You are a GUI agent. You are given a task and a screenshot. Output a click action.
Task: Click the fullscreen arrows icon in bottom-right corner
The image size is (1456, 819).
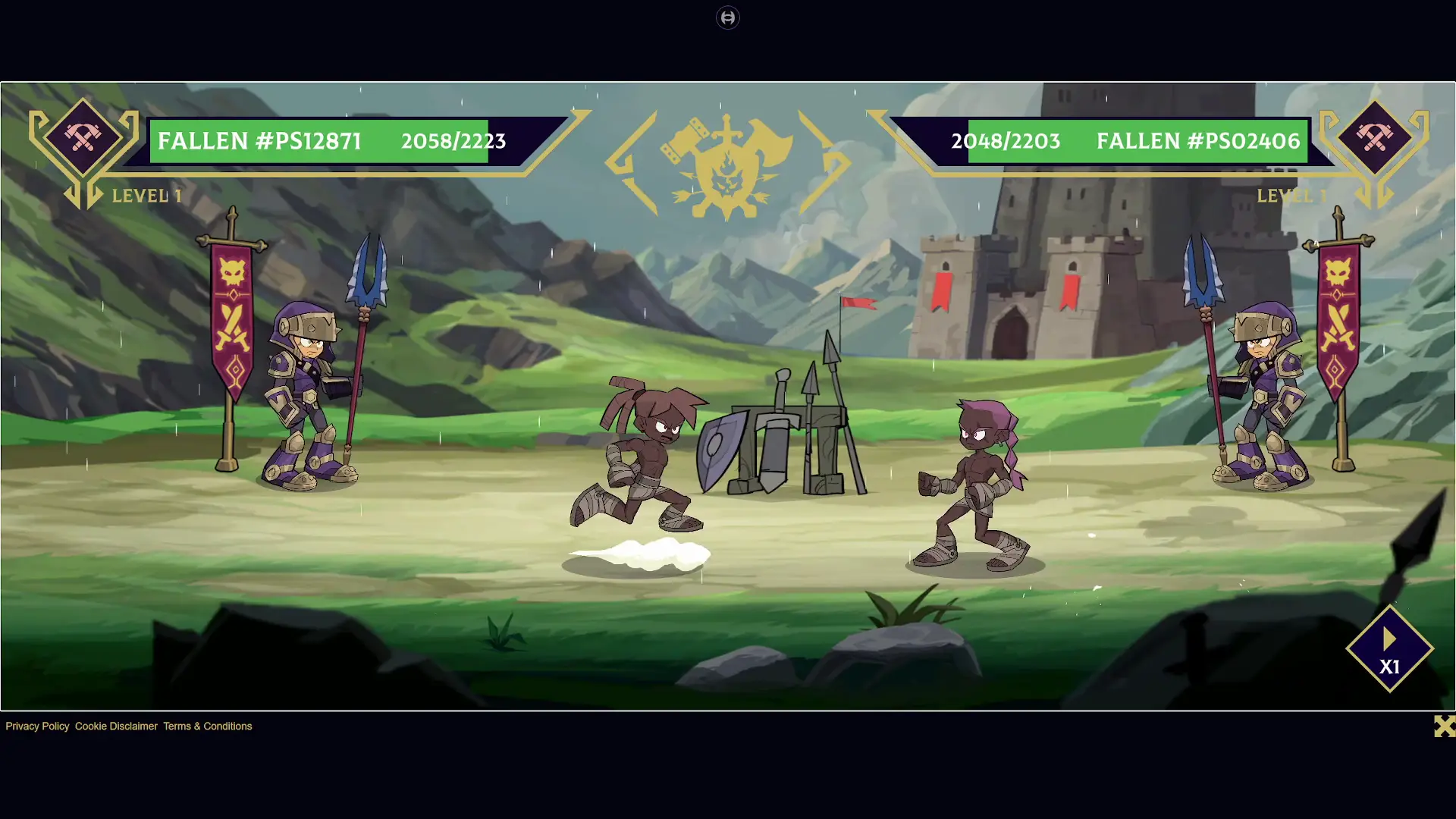[x=1444, y=726]
